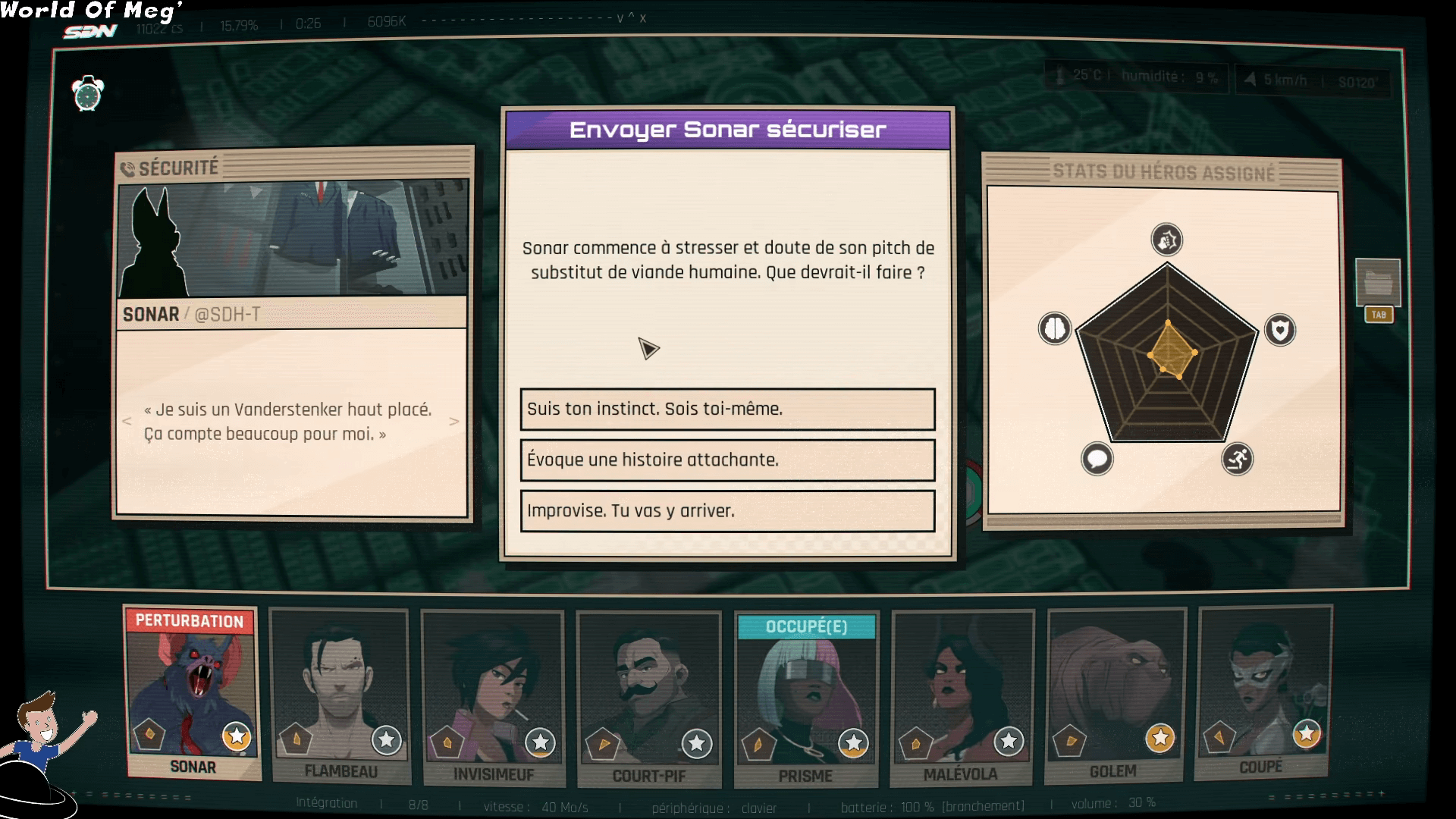Screen dimensions: 1456x819
Task: Choose the Malévola hero card
Action: click(962, 698)
